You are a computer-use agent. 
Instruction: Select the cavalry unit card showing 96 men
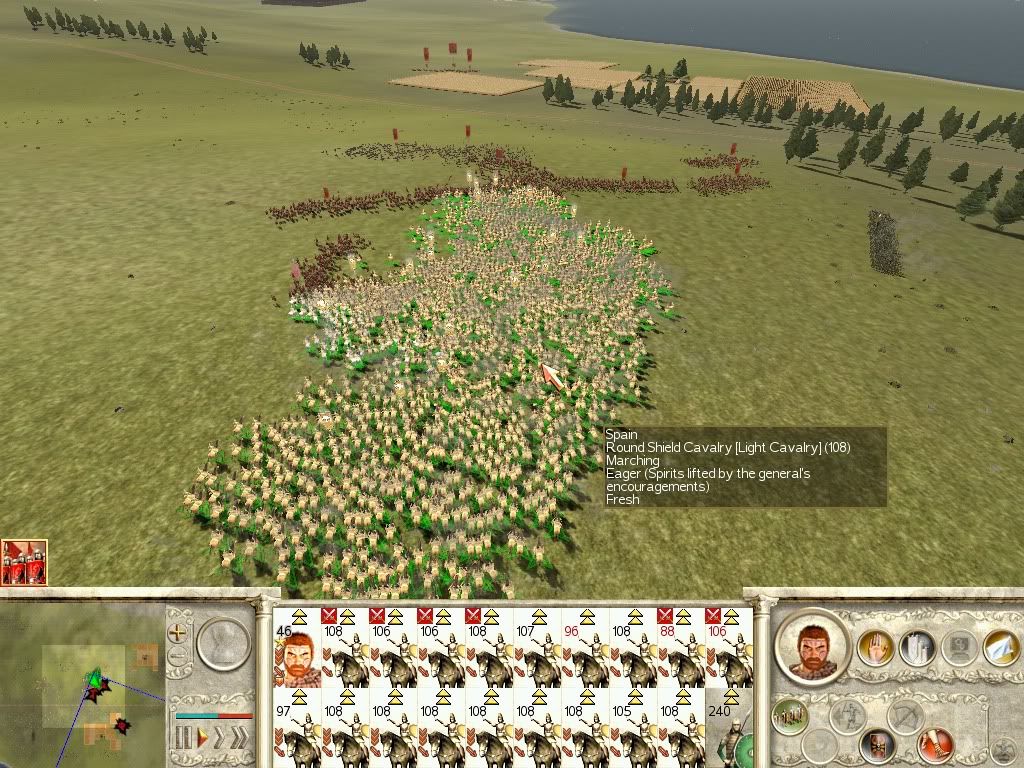click(585, 647)
